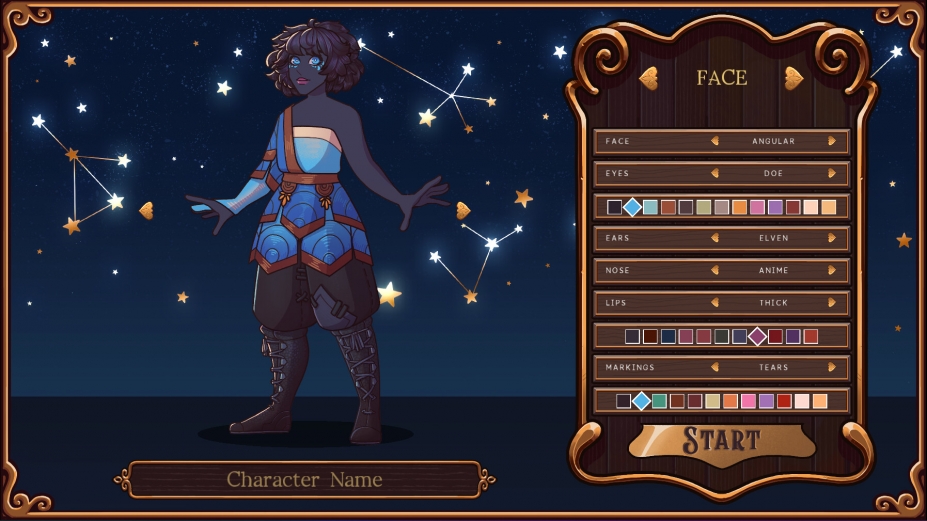Switch to next face shape after Angular
927x521 pixels.
point(832,142)
